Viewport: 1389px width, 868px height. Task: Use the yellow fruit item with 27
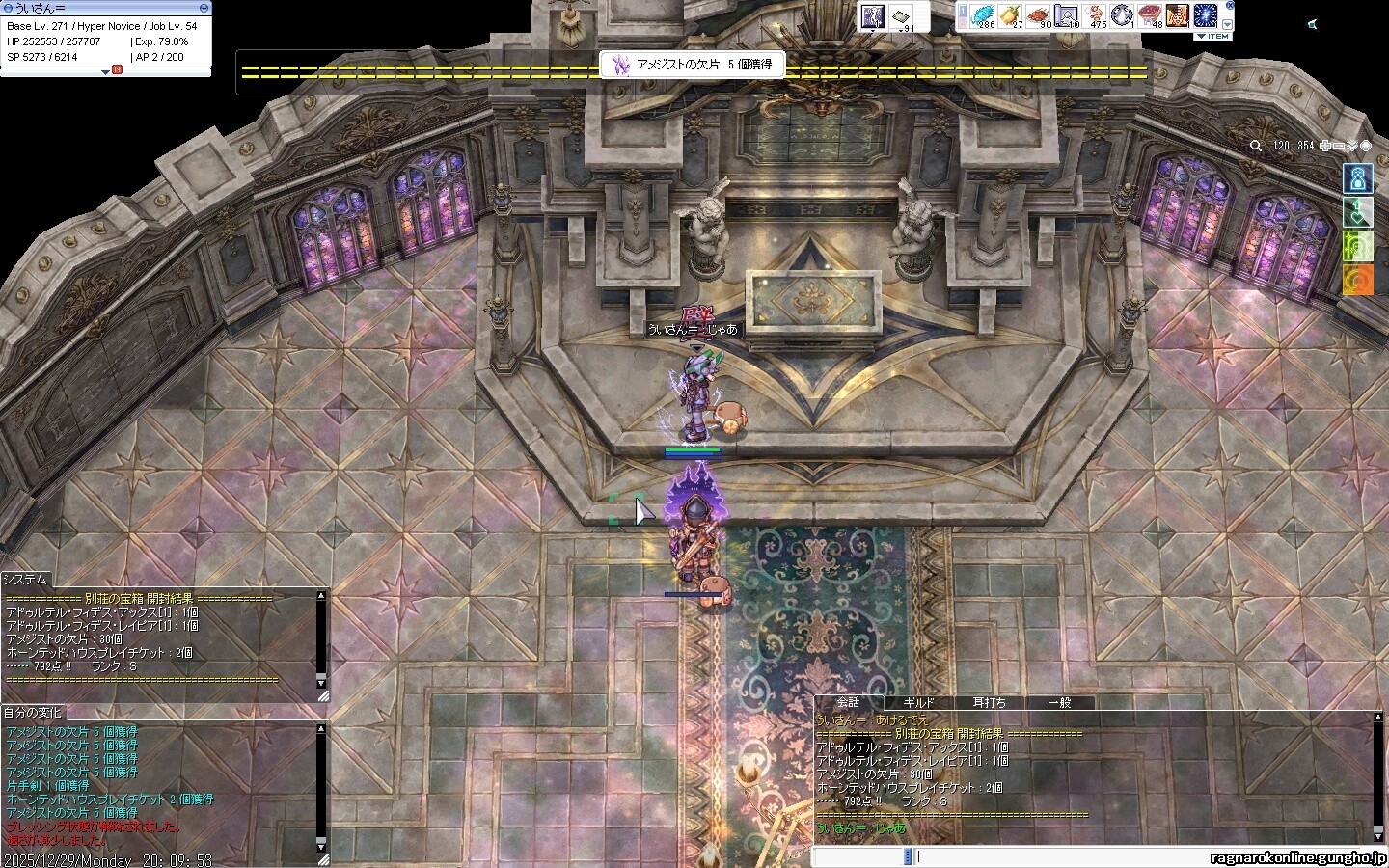(x=1010, y=15)
